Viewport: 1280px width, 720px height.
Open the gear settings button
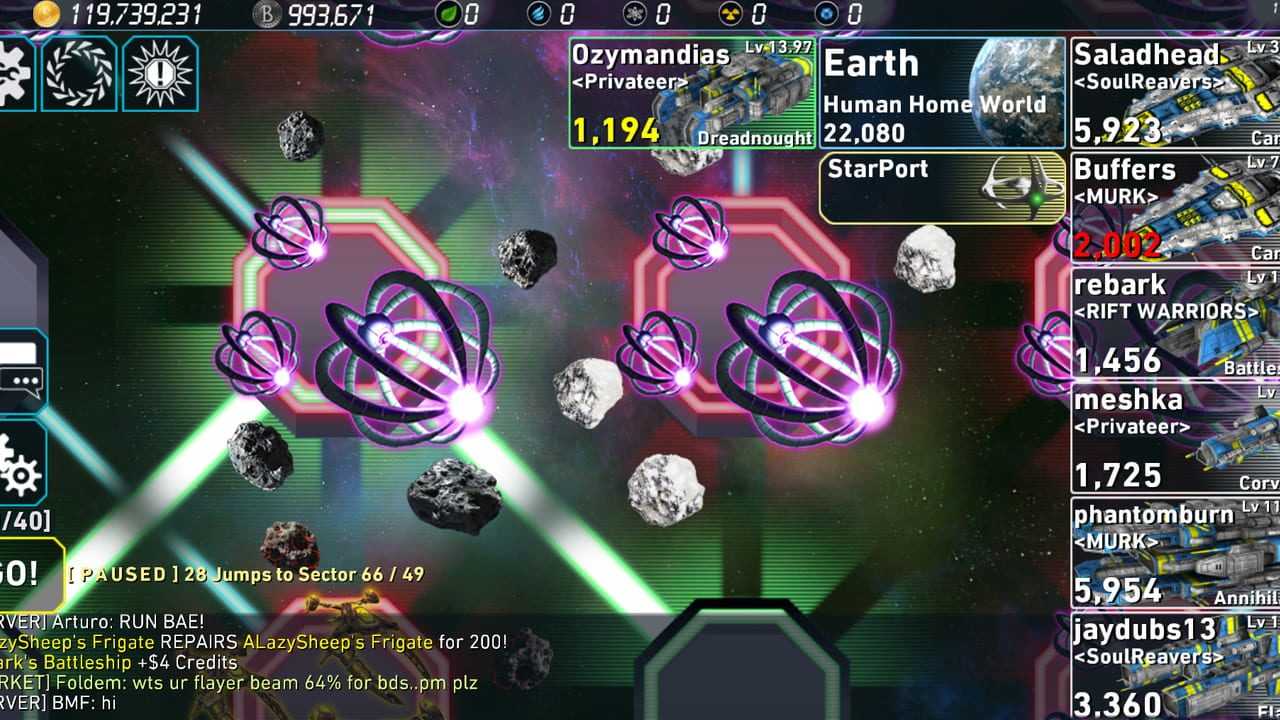(20, 465)
